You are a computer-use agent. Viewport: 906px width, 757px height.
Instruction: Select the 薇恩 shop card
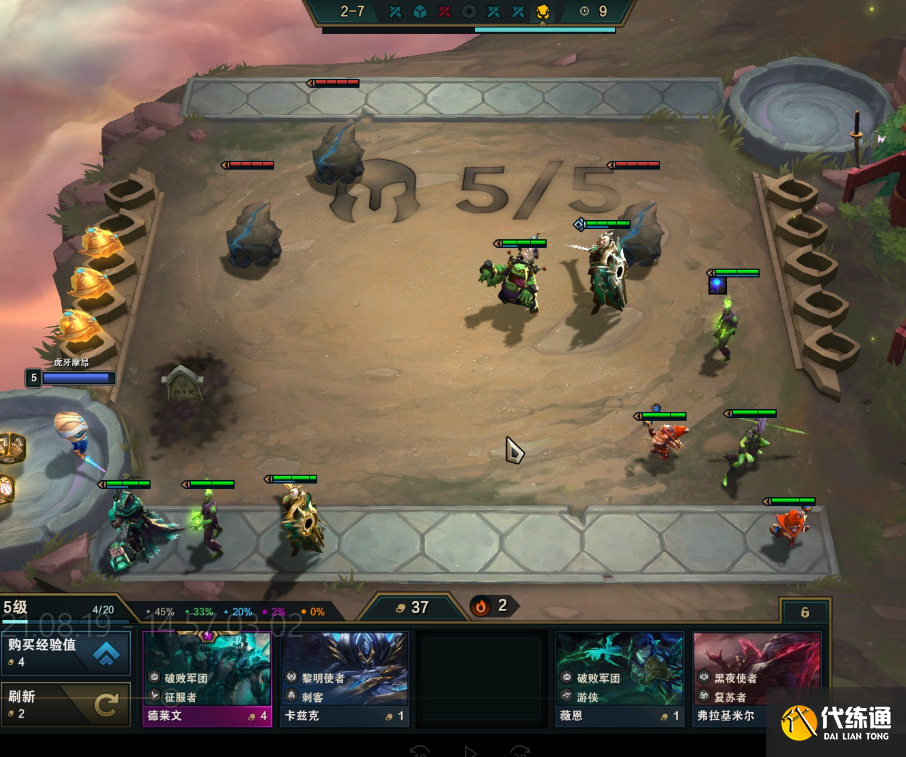(x=620, y=678)
